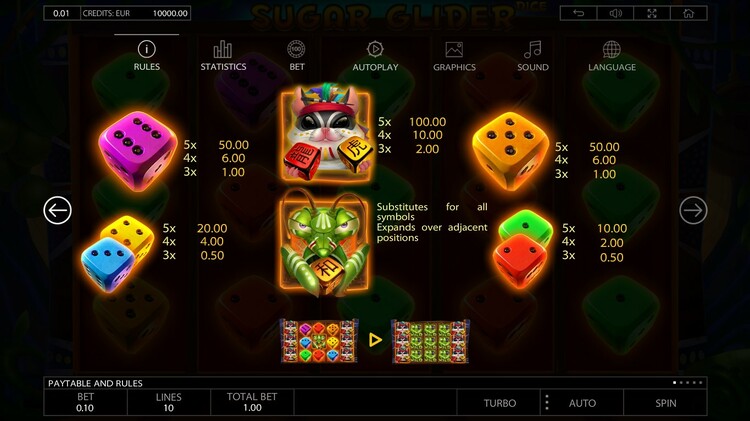The width and height of the screenshot is (750, 421).
Task: Switch to the Statistics tab
Action: coord(223,56)
